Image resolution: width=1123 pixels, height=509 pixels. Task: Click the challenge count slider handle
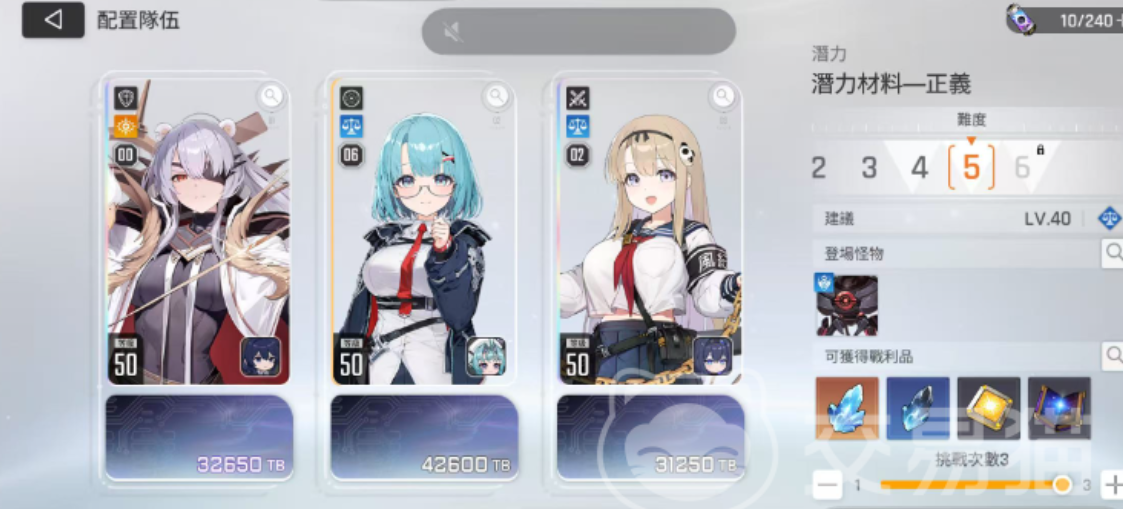click(x=1062, y=485)
